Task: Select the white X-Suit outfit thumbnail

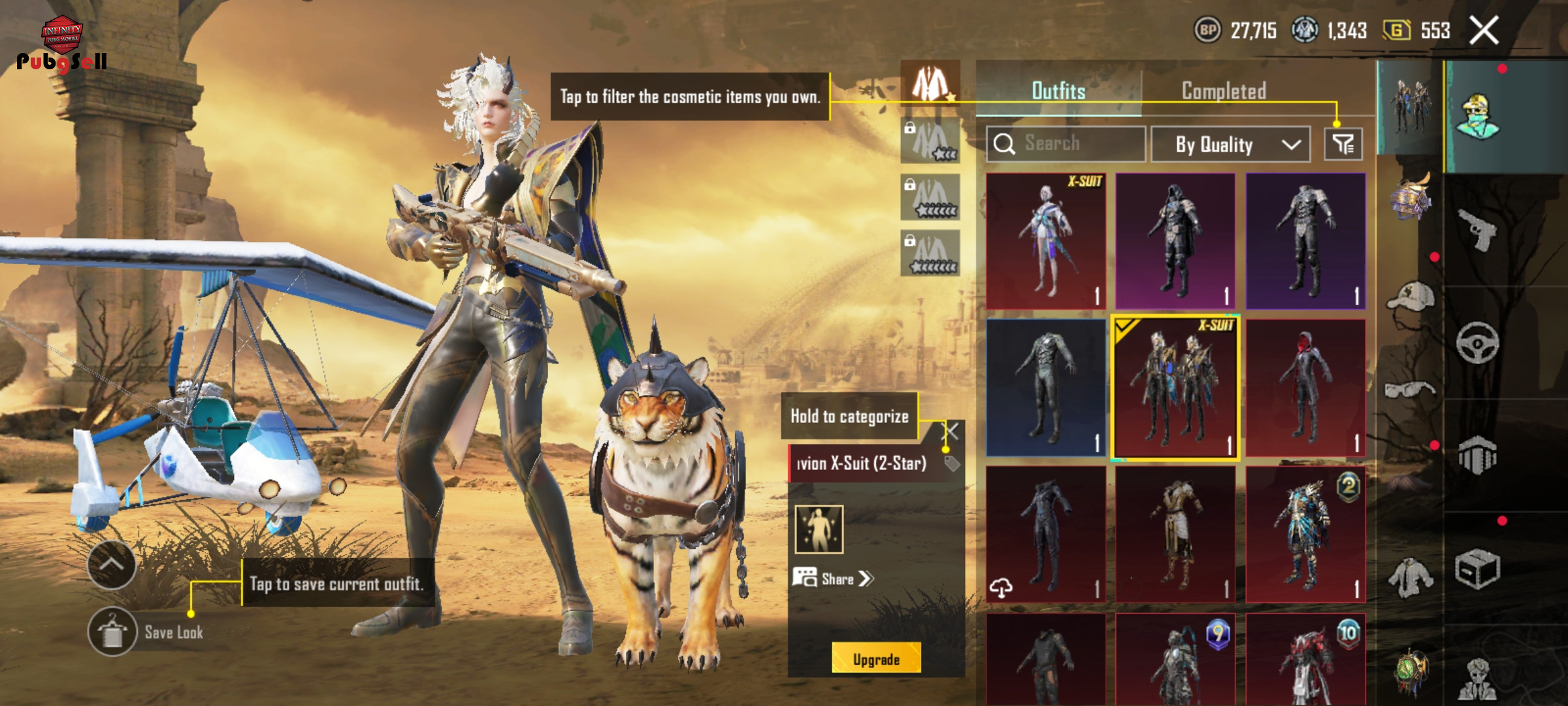Action: pyautogui.click(x=1046, y=241)
